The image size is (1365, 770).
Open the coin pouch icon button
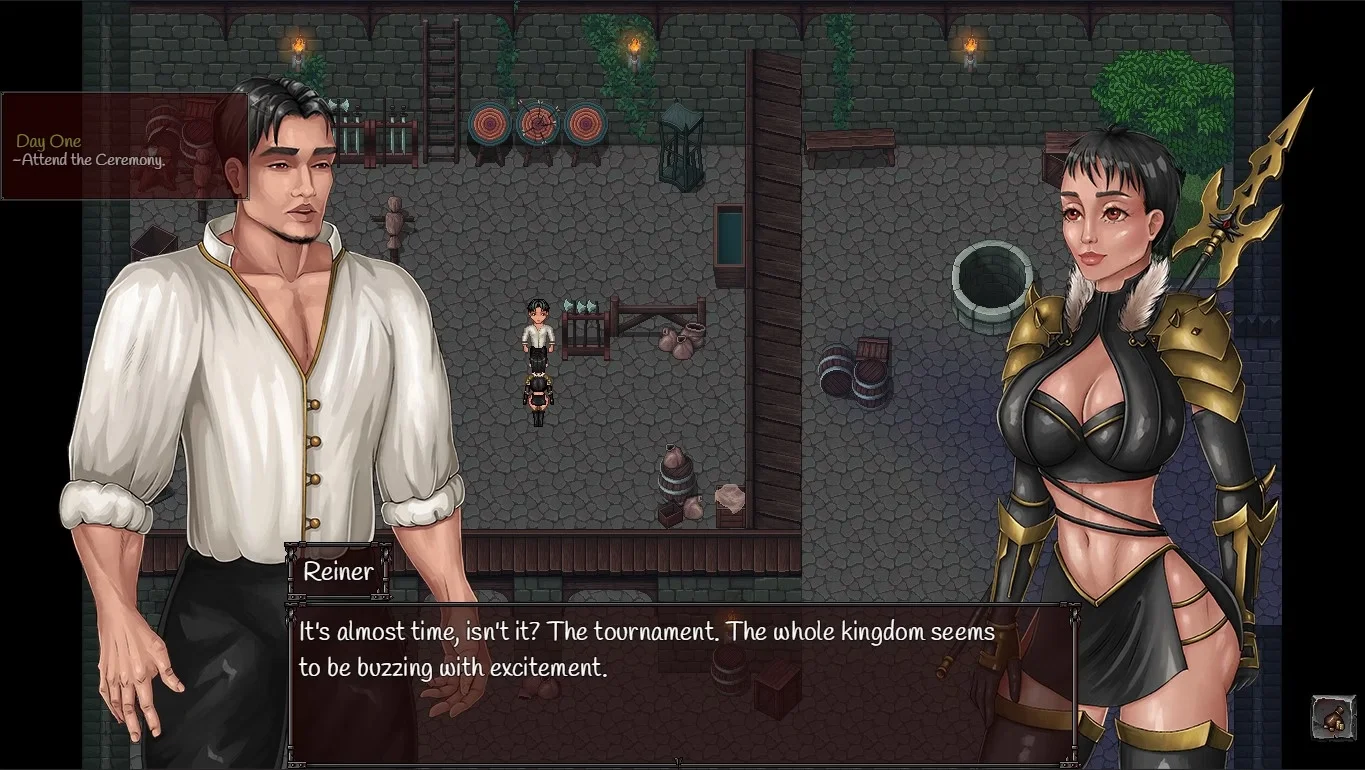[x=1332, y=717]
